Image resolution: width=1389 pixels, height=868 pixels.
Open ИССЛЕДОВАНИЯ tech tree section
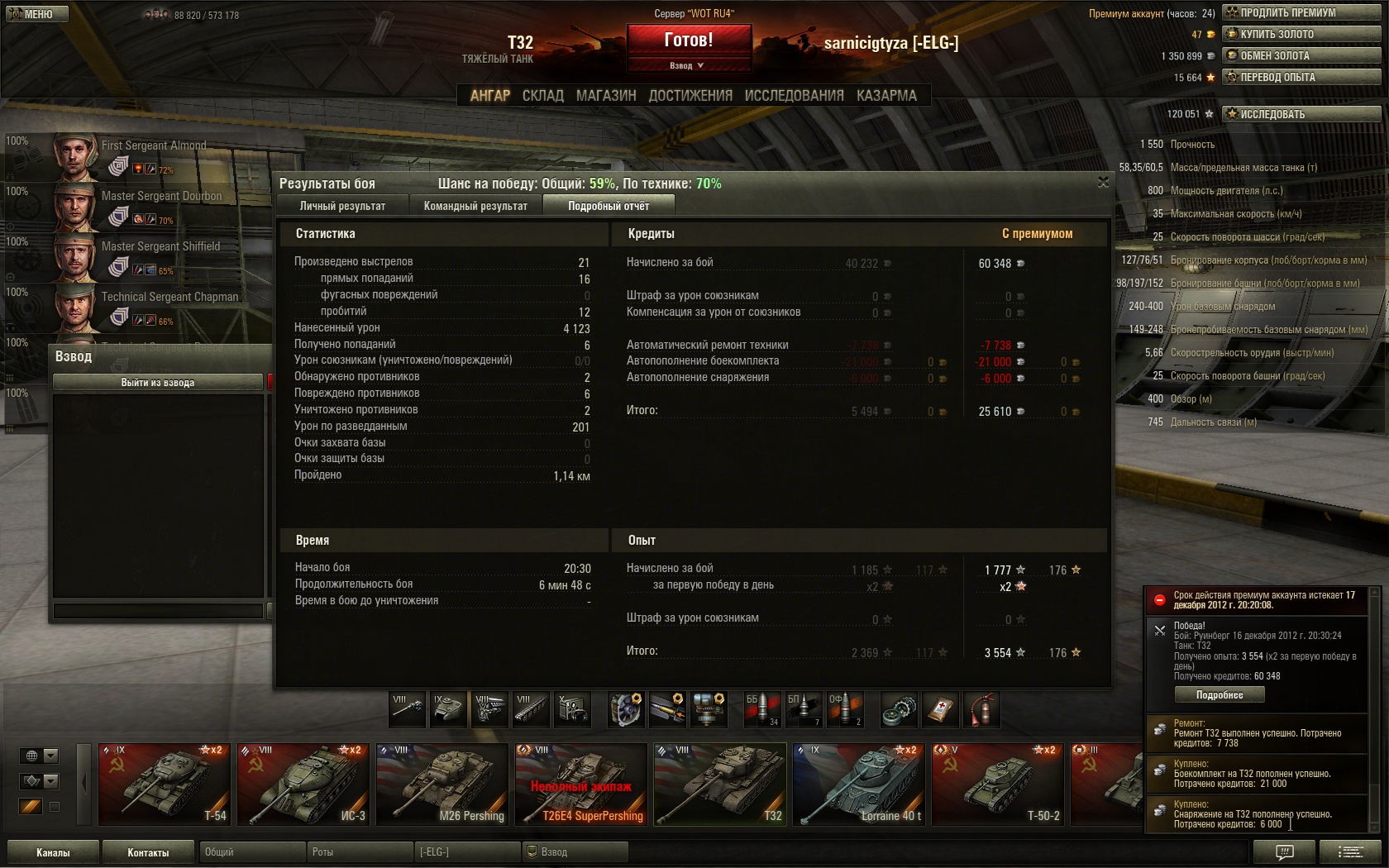click(794, 96)
